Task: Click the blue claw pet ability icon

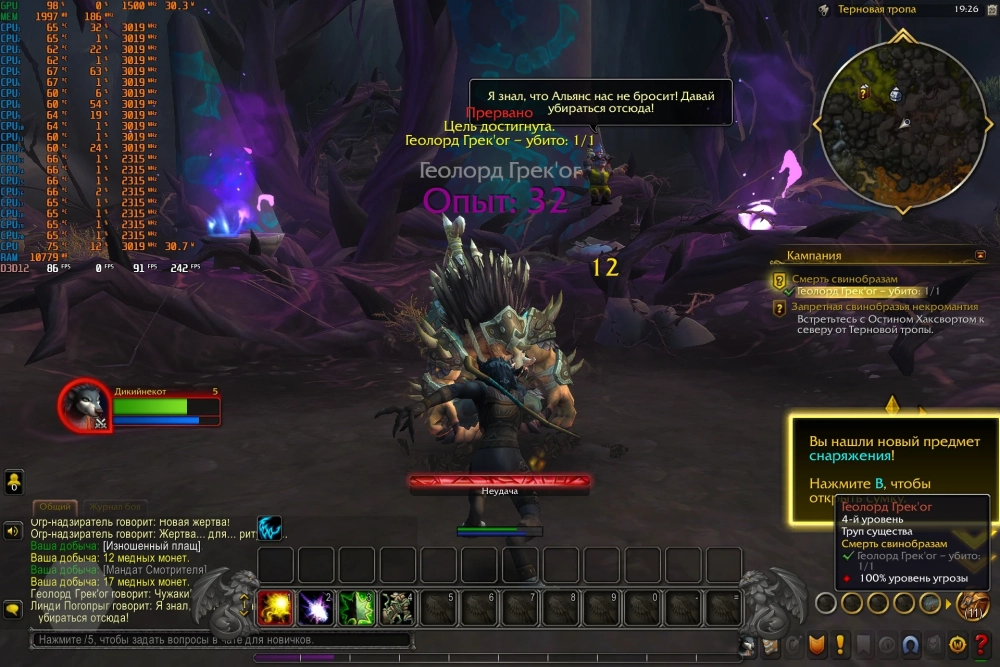Action: pyautogui.click(x=269, y=527)
